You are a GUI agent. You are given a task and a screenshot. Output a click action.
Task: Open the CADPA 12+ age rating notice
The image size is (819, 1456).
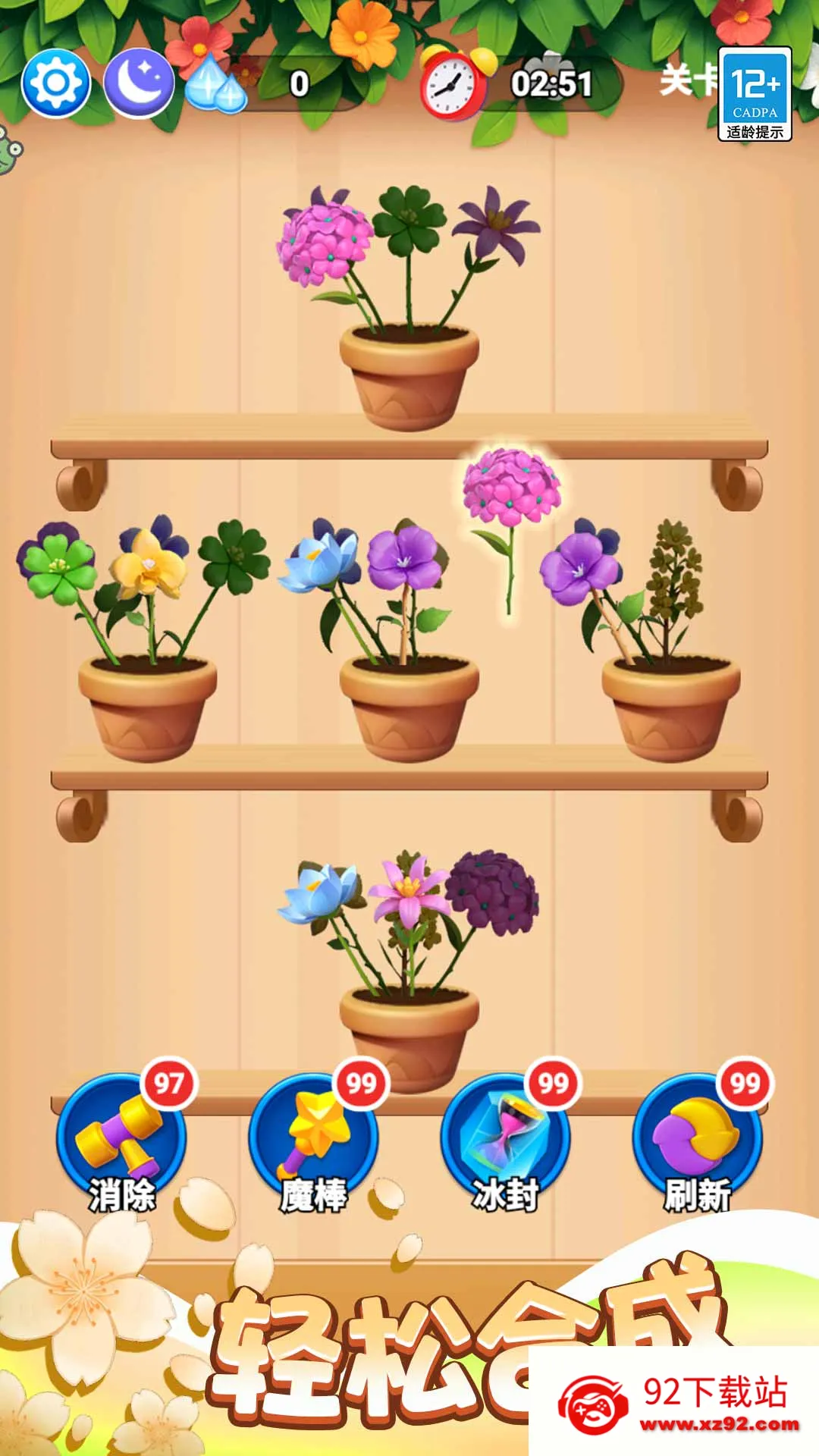coord(755,94)
